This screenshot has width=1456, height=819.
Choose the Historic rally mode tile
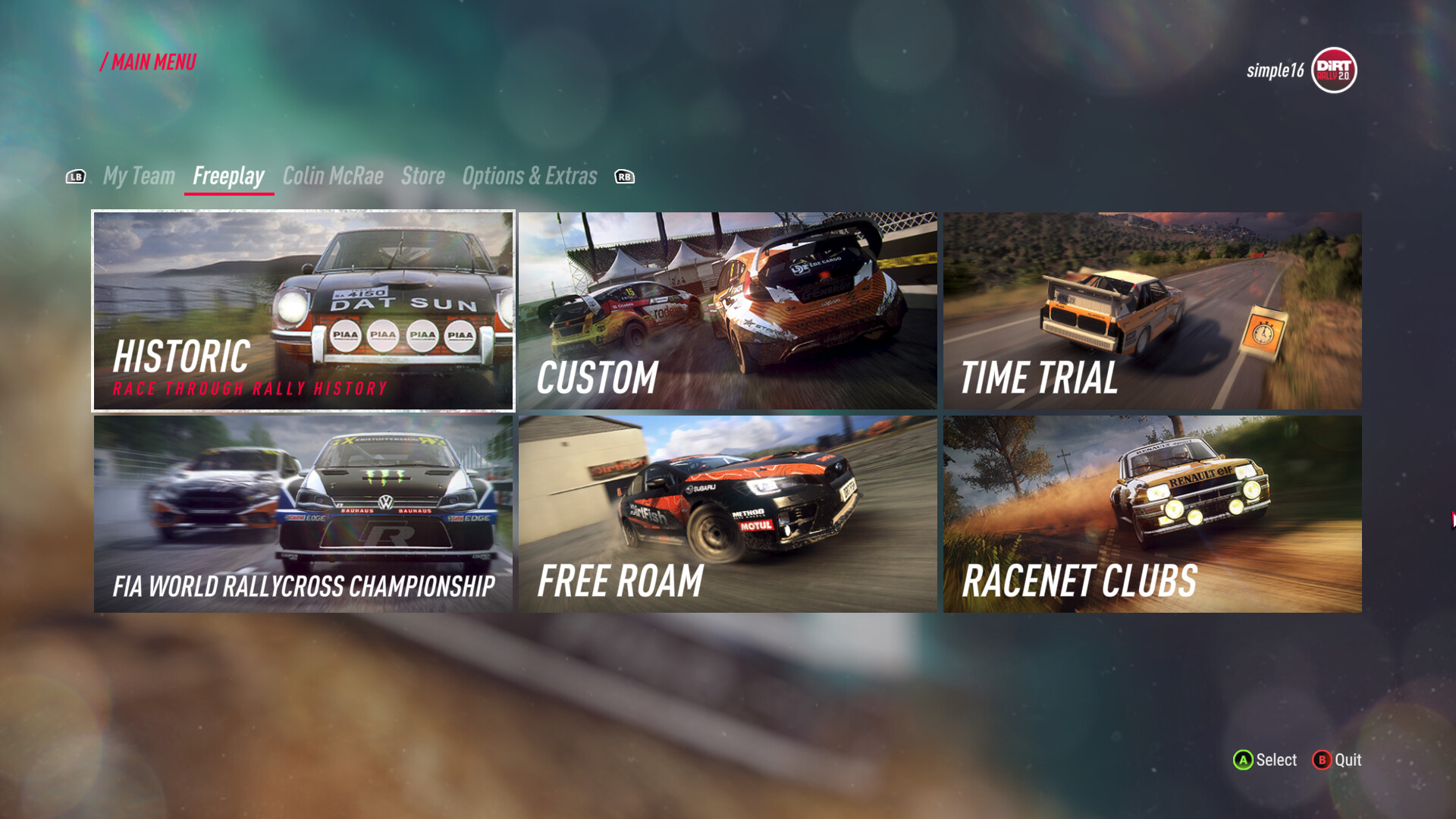click(x=303, y=311)
